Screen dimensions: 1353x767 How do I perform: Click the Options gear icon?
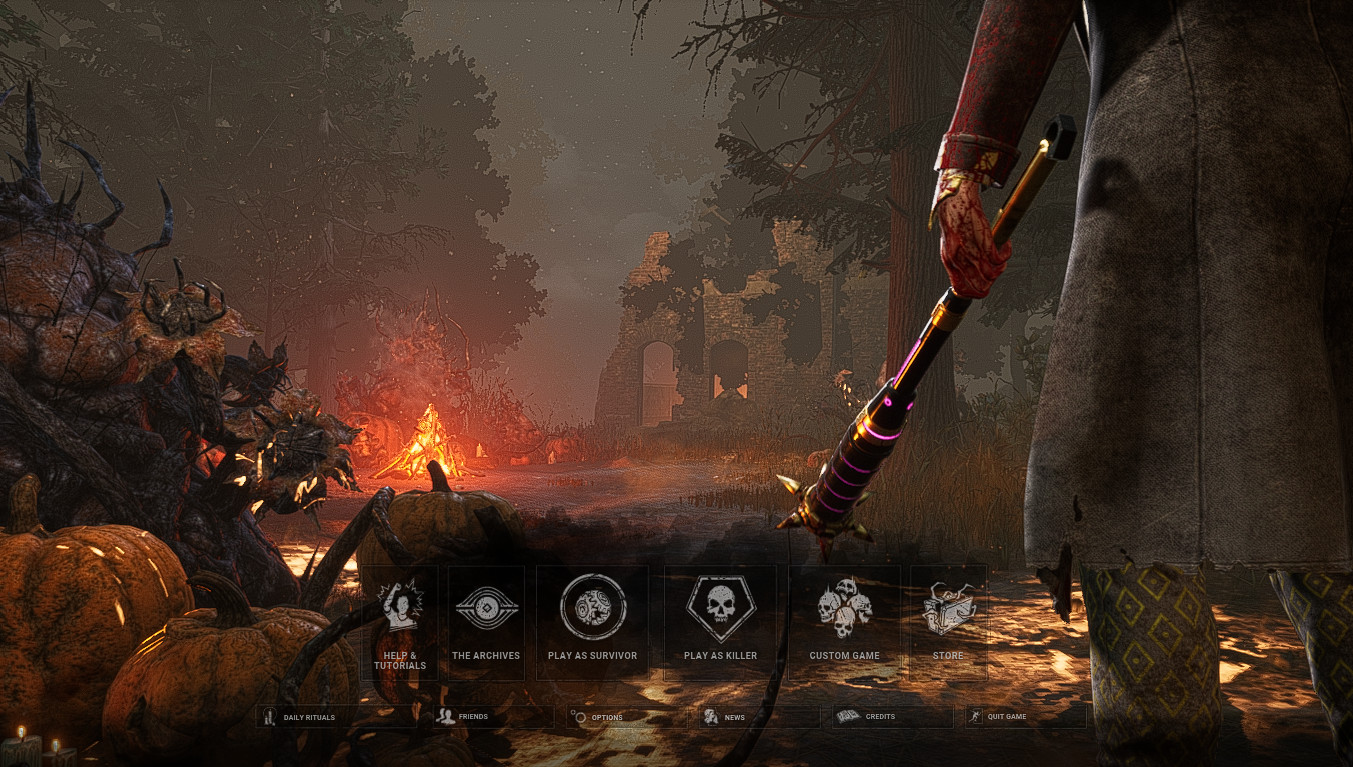(578, 716)
